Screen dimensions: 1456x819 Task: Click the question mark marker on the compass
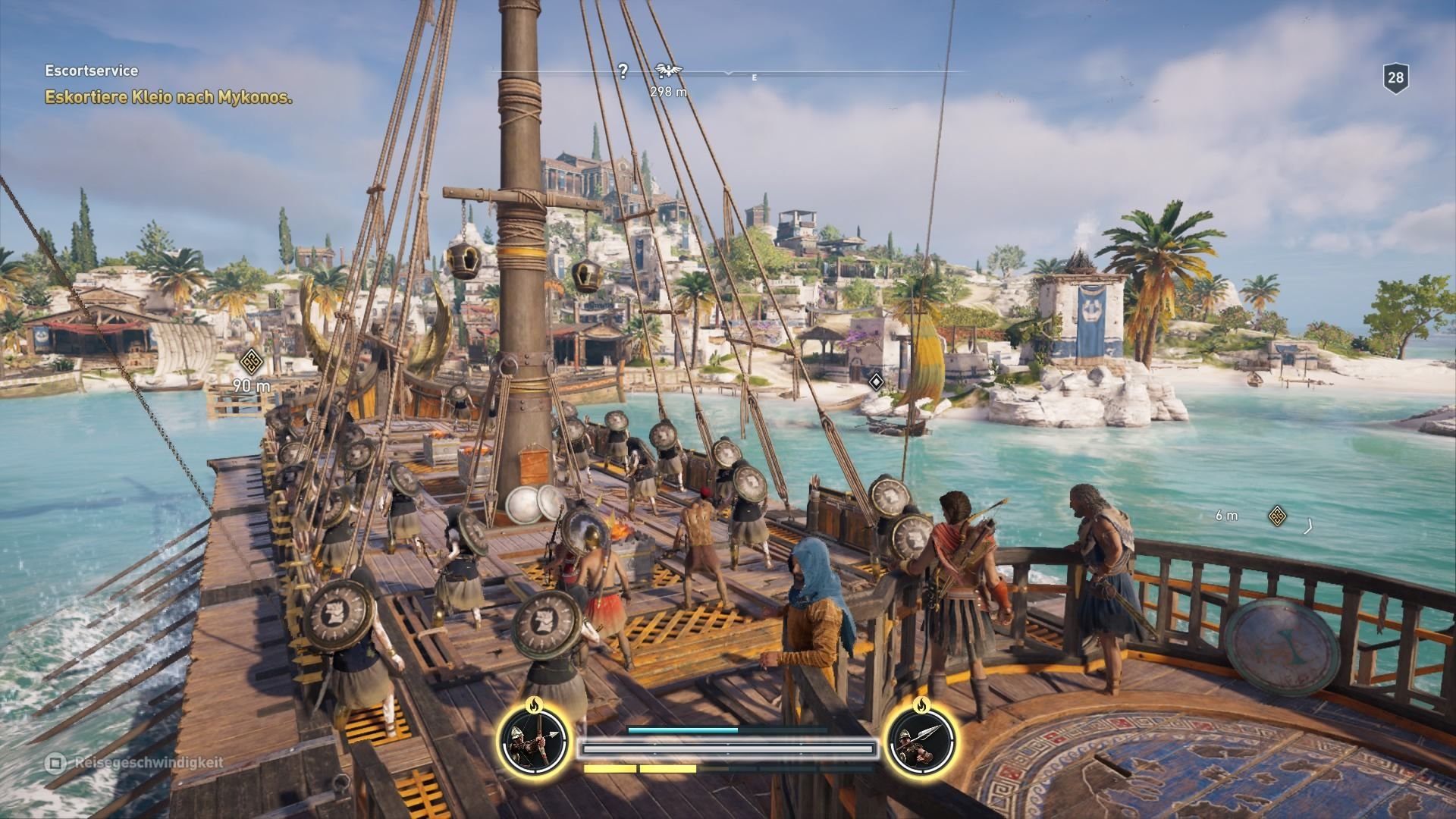(x=623, y=71)
